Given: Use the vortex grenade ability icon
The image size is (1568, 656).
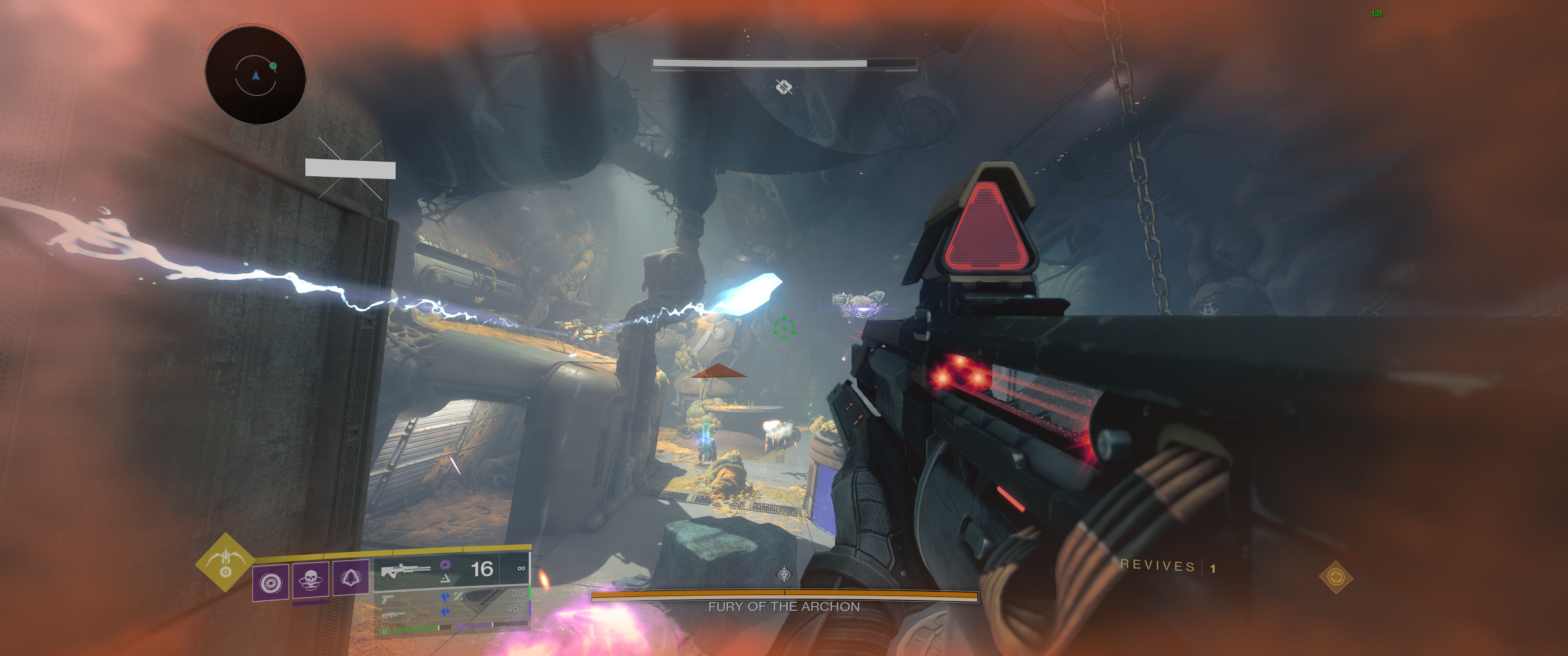Looking at the screenshot, I should tap(270, 583).
